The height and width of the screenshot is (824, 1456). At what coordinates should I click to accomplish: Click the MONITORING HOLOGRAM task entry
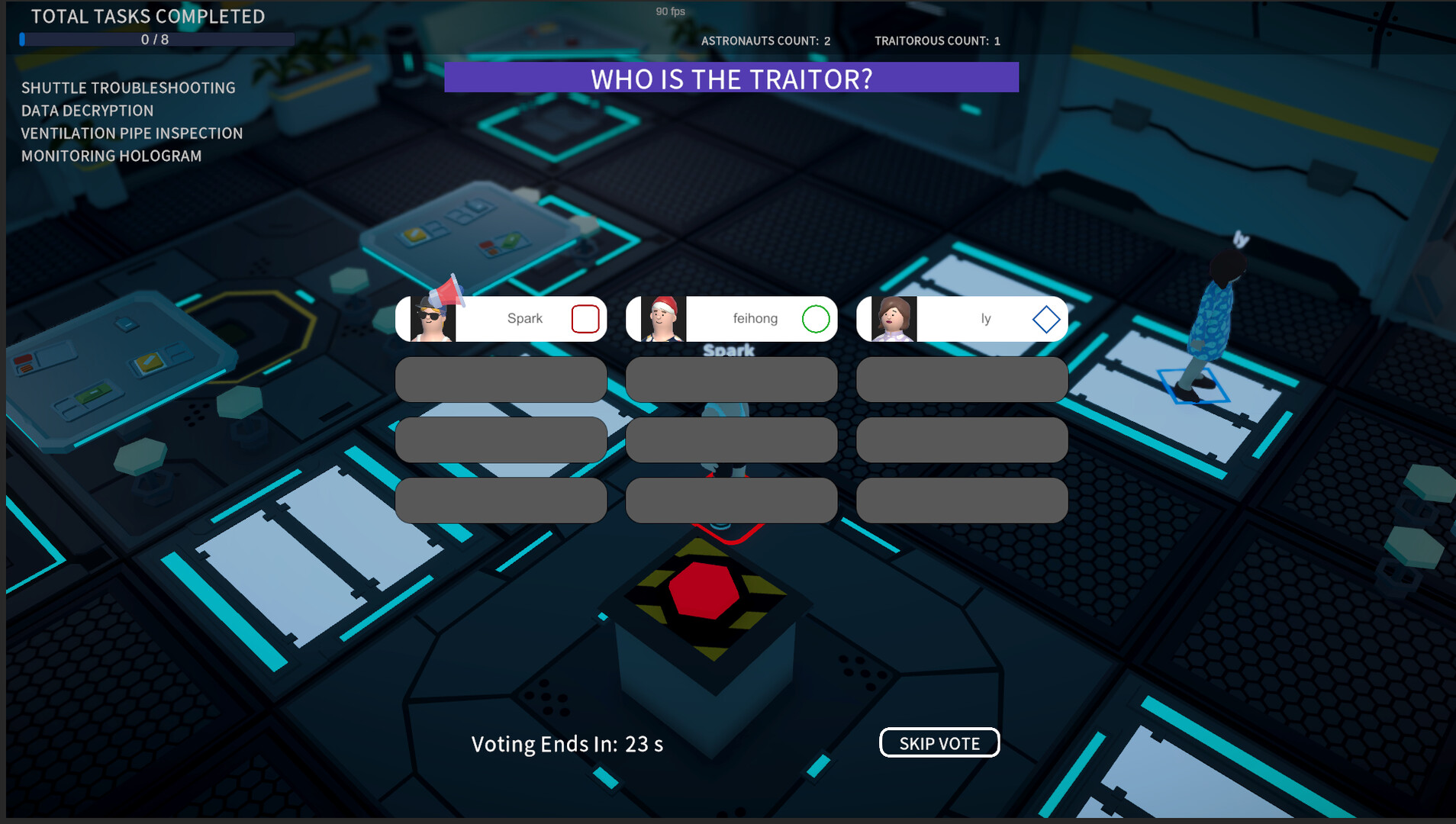coord(111,155)
